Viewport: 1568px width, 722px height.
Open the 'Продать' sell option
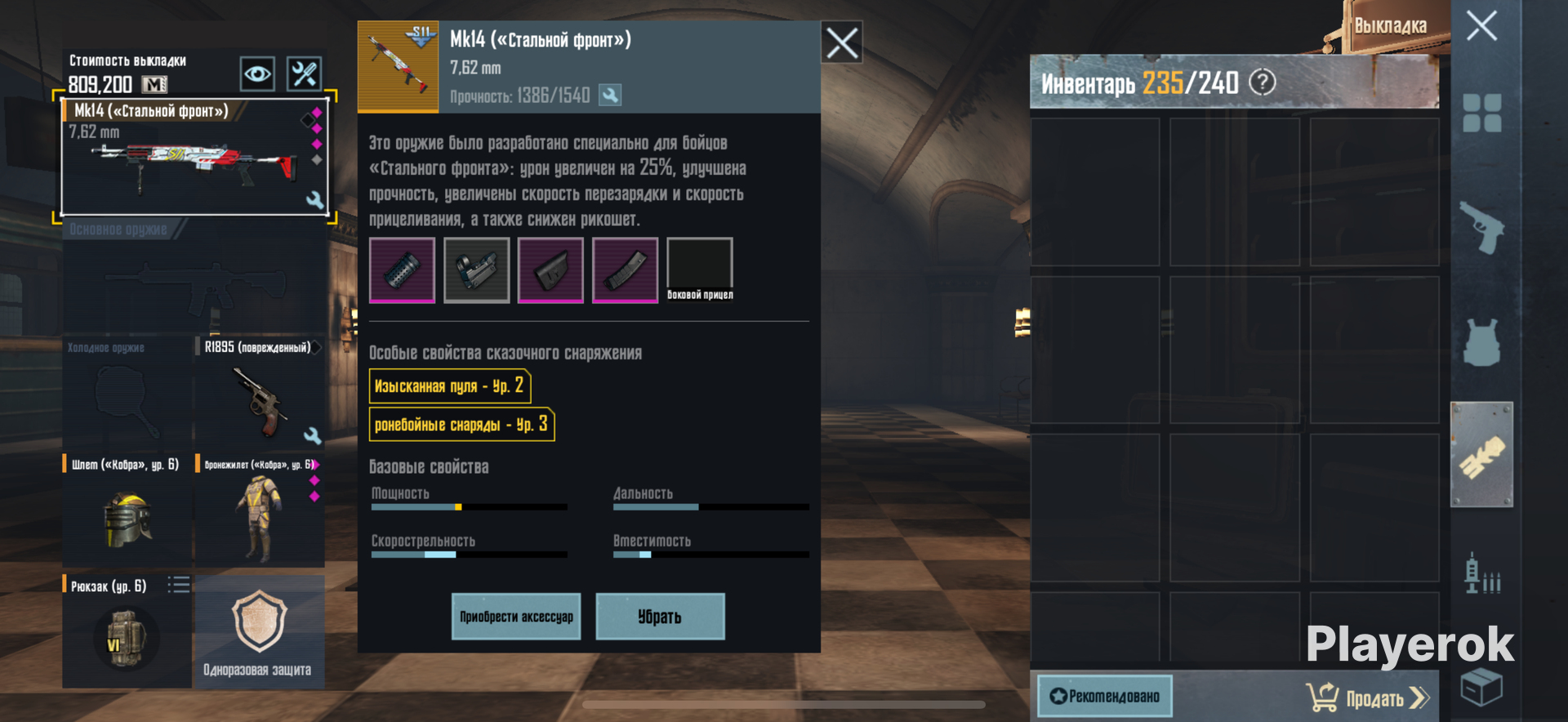pos(1370,697)
